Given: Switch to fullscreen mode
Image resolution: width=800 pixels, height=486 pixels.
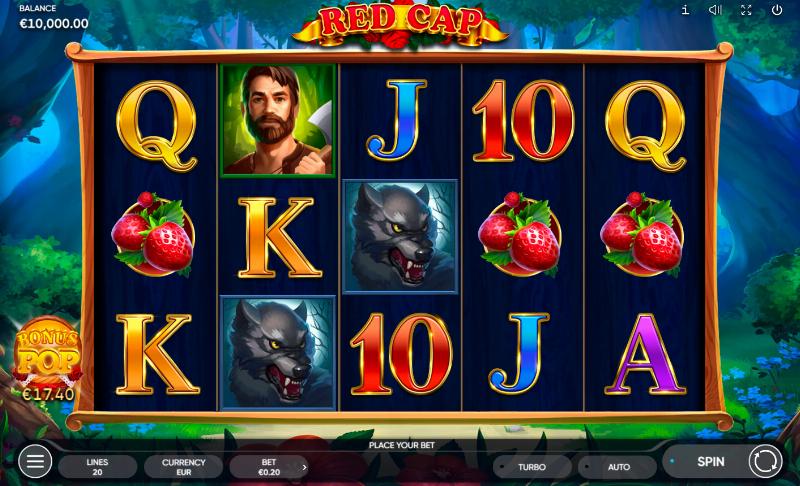Looking at the screenshot, I should coord(746,10).
